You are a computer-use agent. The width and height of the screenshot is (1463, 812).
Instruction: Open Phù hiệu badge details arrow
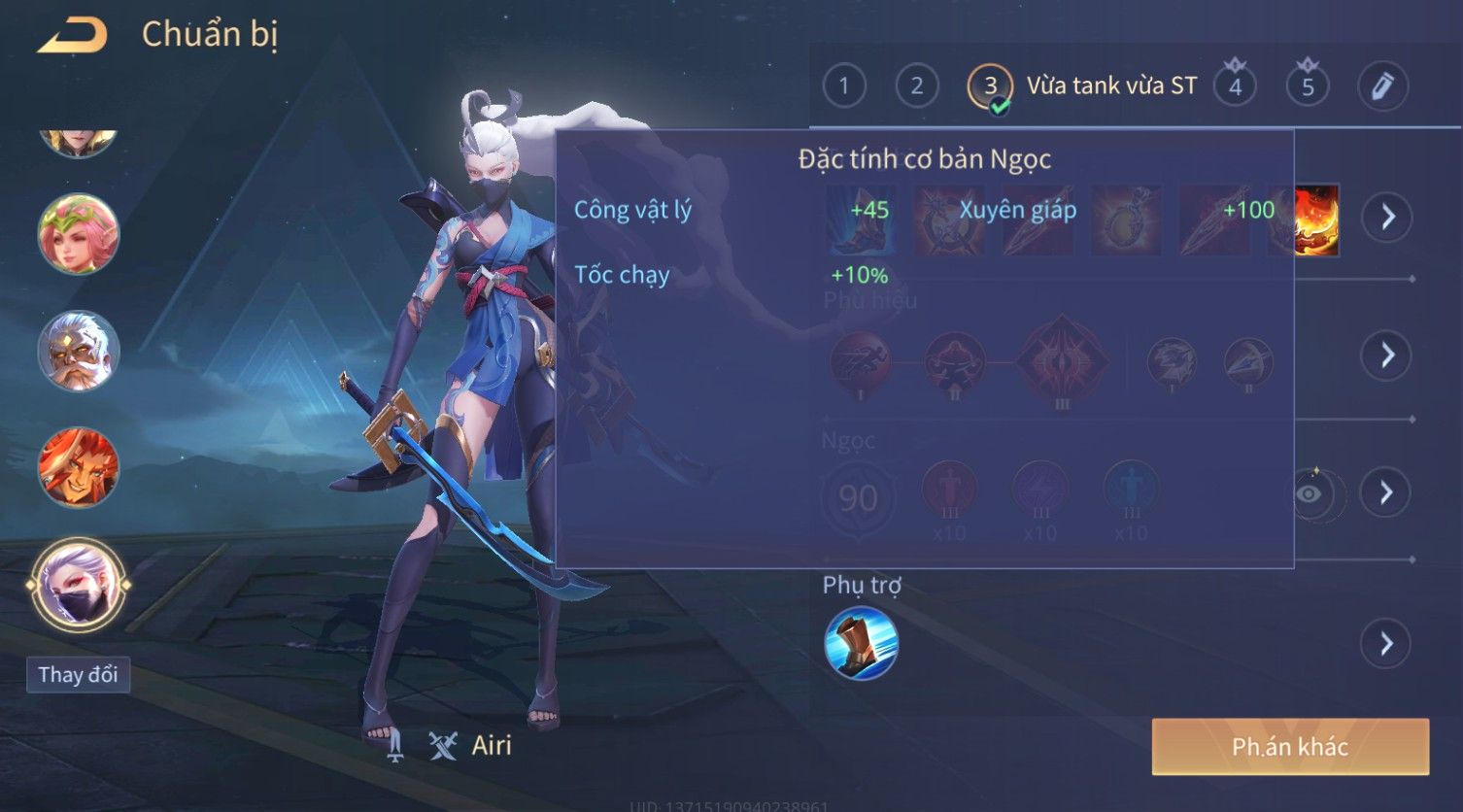click(1386, 355)
